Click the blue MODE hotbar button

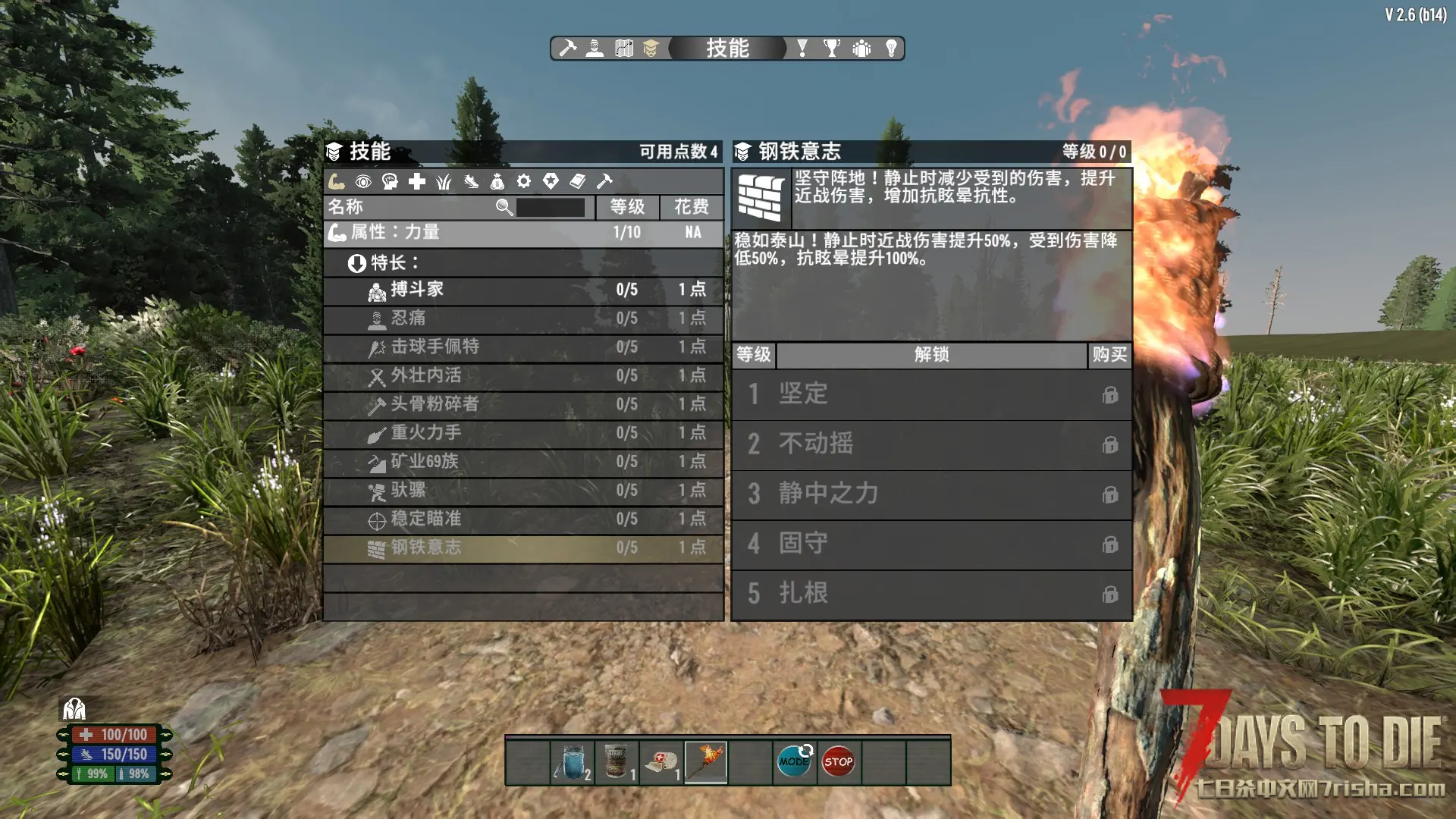click(x=794, y=761)
